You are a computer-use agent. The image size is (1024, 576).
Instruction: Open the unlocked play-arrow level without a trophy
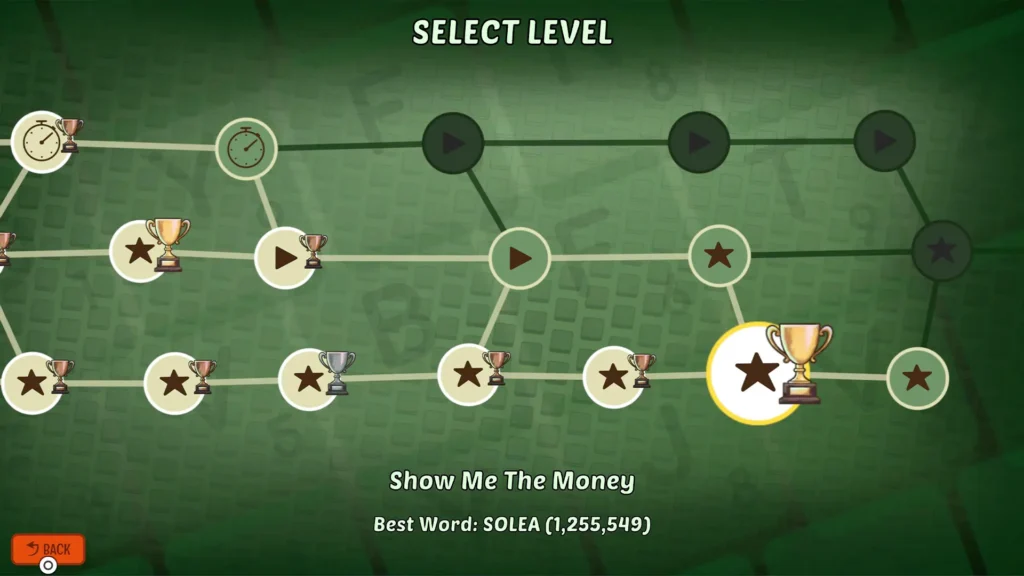pyautogui.click(x=519, y=258)
